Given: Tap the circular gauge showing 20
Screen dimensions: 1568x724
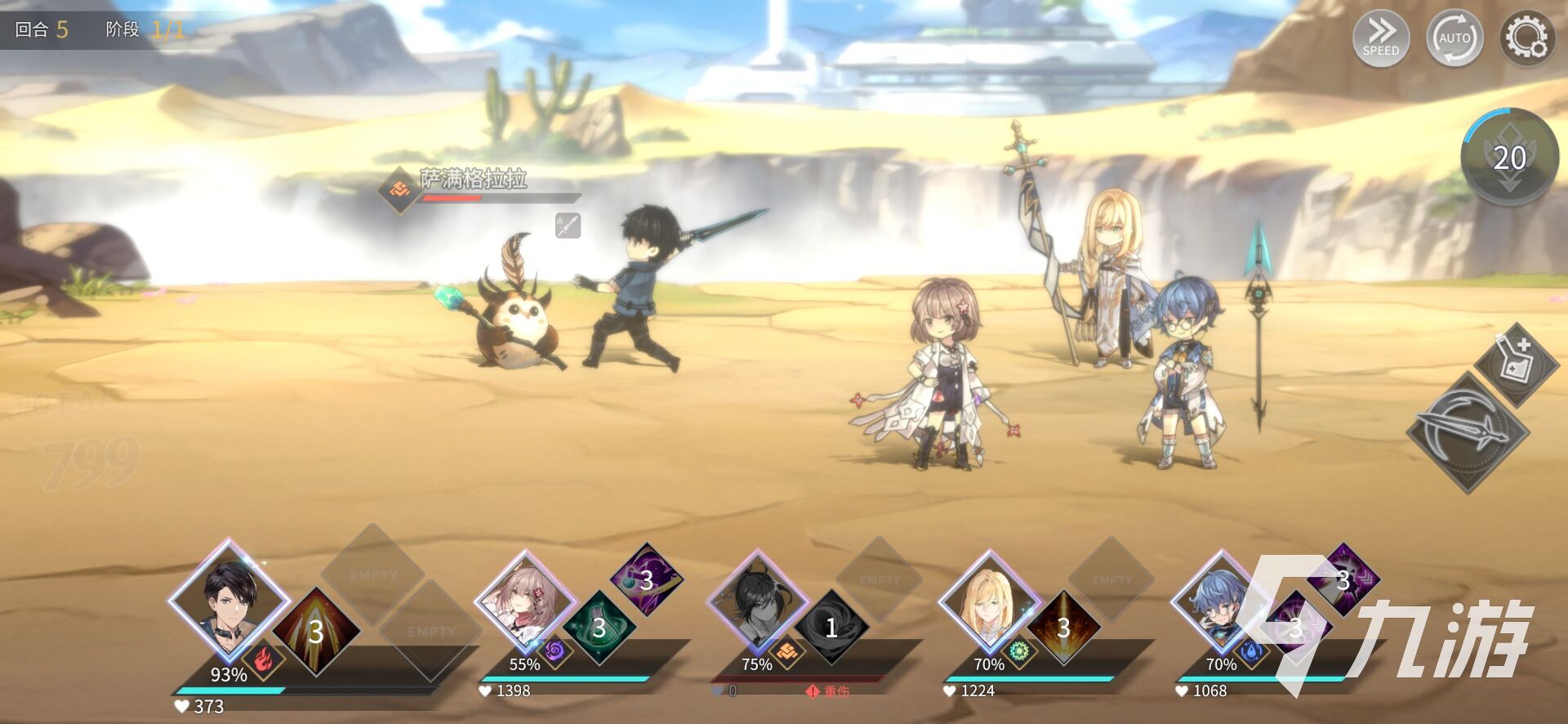Looking at the screenshot, I should [x=1509, y=157].
